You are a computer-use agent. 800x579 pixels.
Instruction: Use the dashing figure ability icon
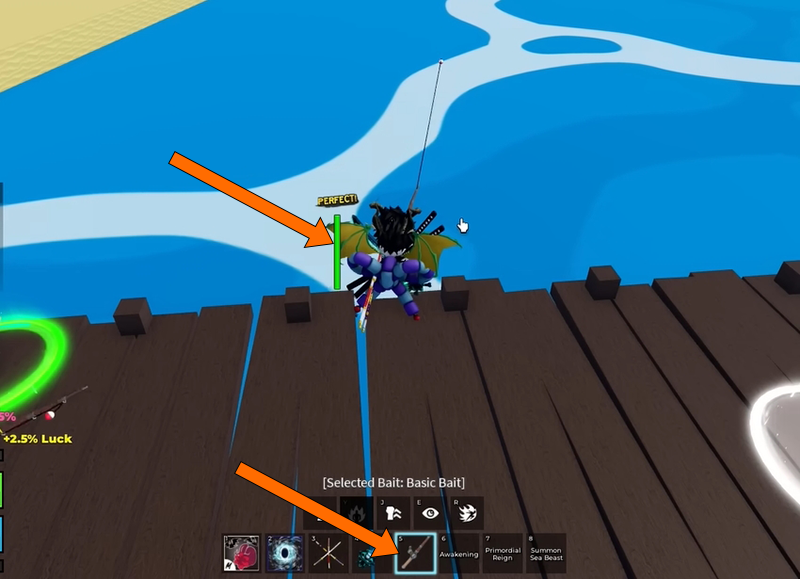pyautogui.click(x=393, y=513)
